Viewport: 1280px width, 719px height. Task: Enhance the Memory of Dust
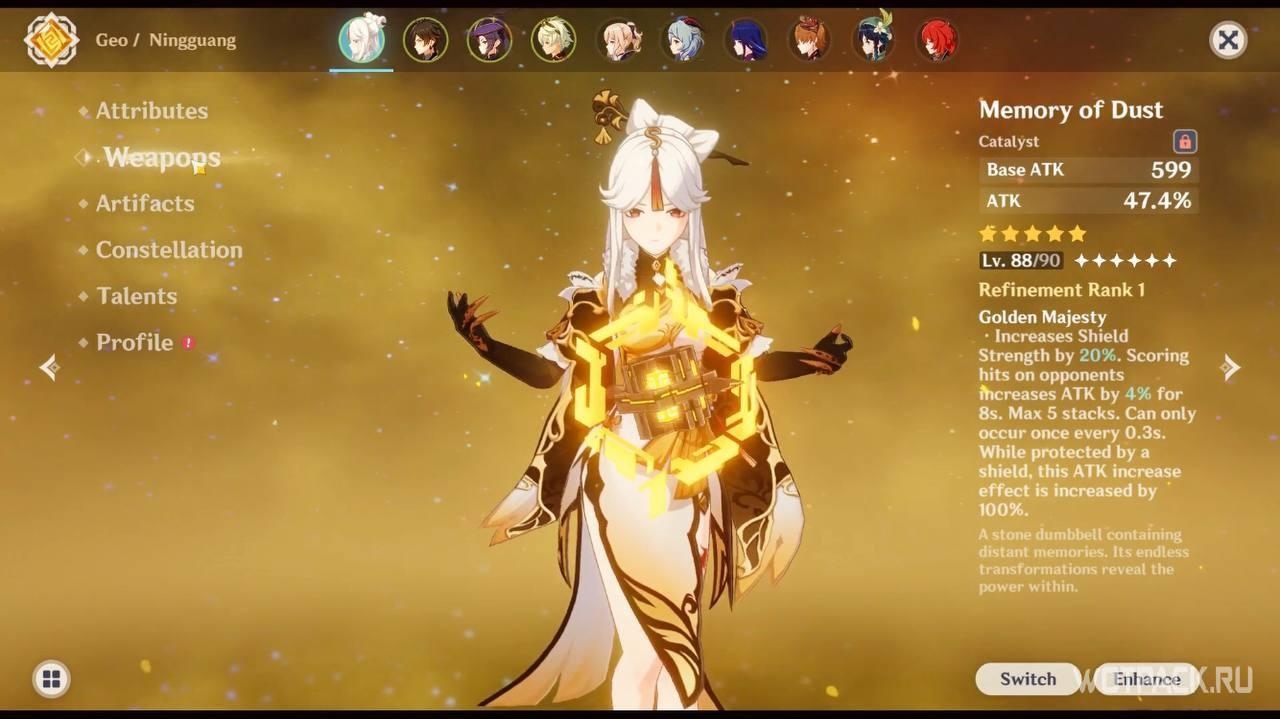(1146, 679)
